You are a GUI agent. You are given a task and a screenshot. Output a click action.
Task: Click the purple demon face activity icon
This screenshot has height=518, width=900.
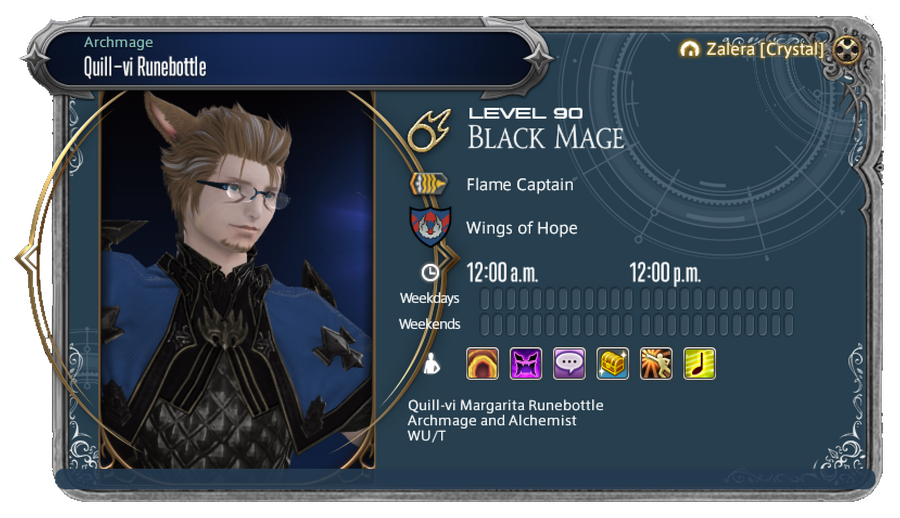coord(526,363)
